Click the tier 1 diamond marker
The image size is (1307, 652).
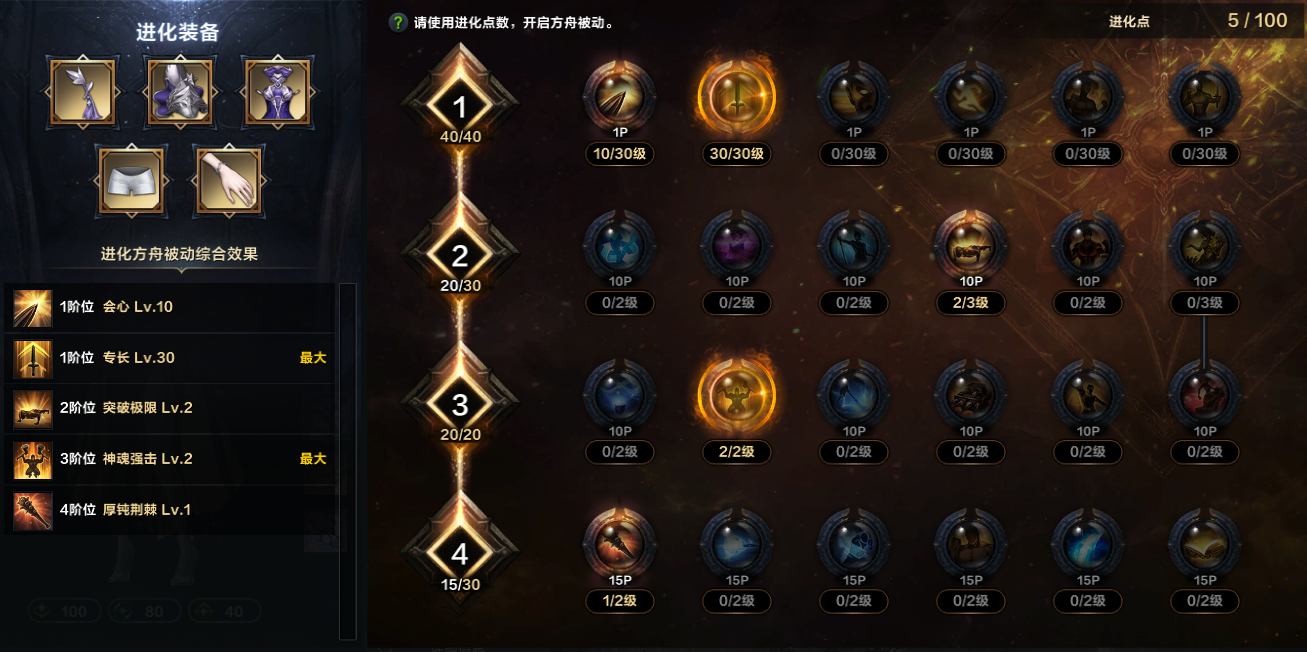tap(460, 108)
